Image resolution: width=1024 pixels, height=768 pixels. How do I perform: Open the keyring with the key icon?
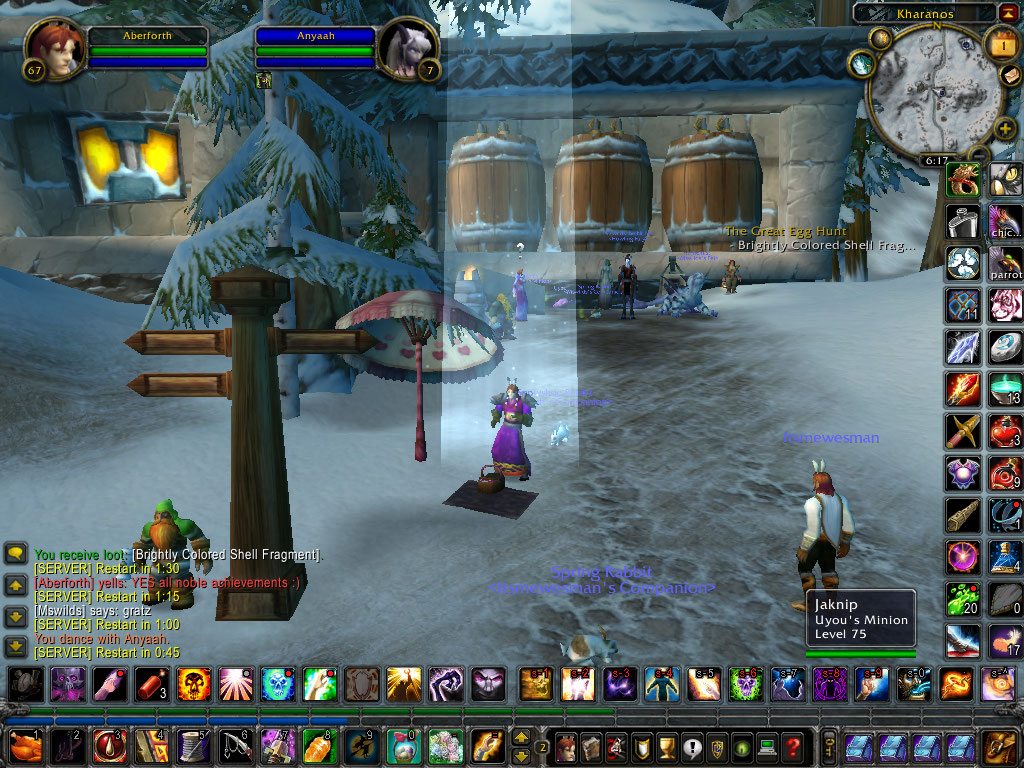click(x=830, y=747)
